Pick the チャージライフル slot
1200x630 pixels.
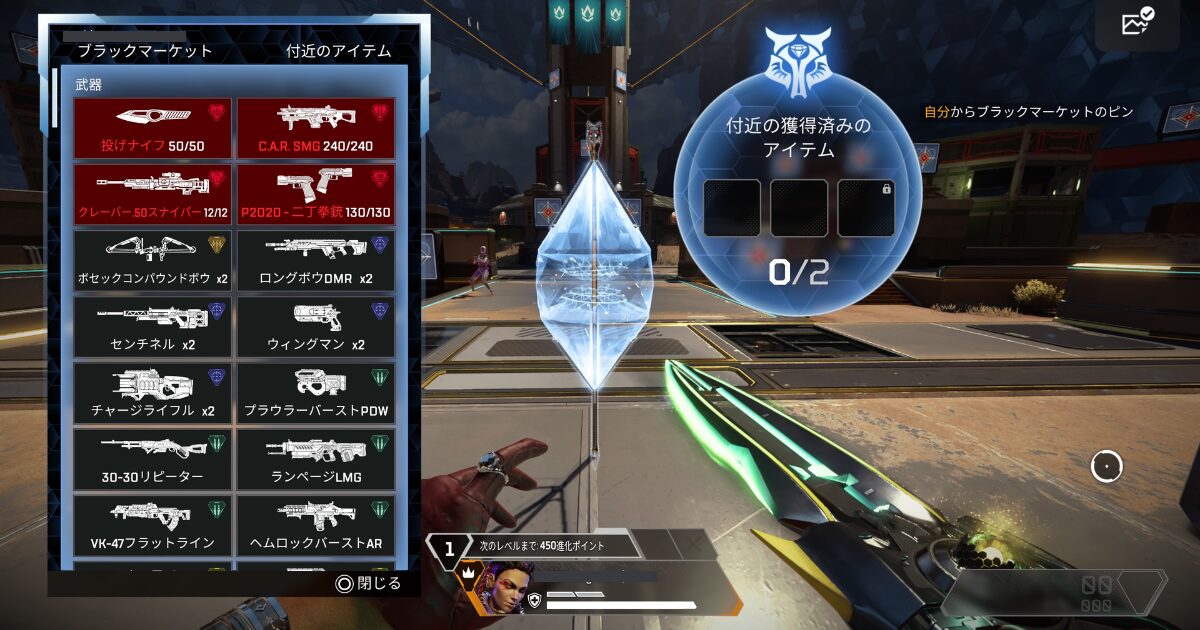[x=152, y=392]
